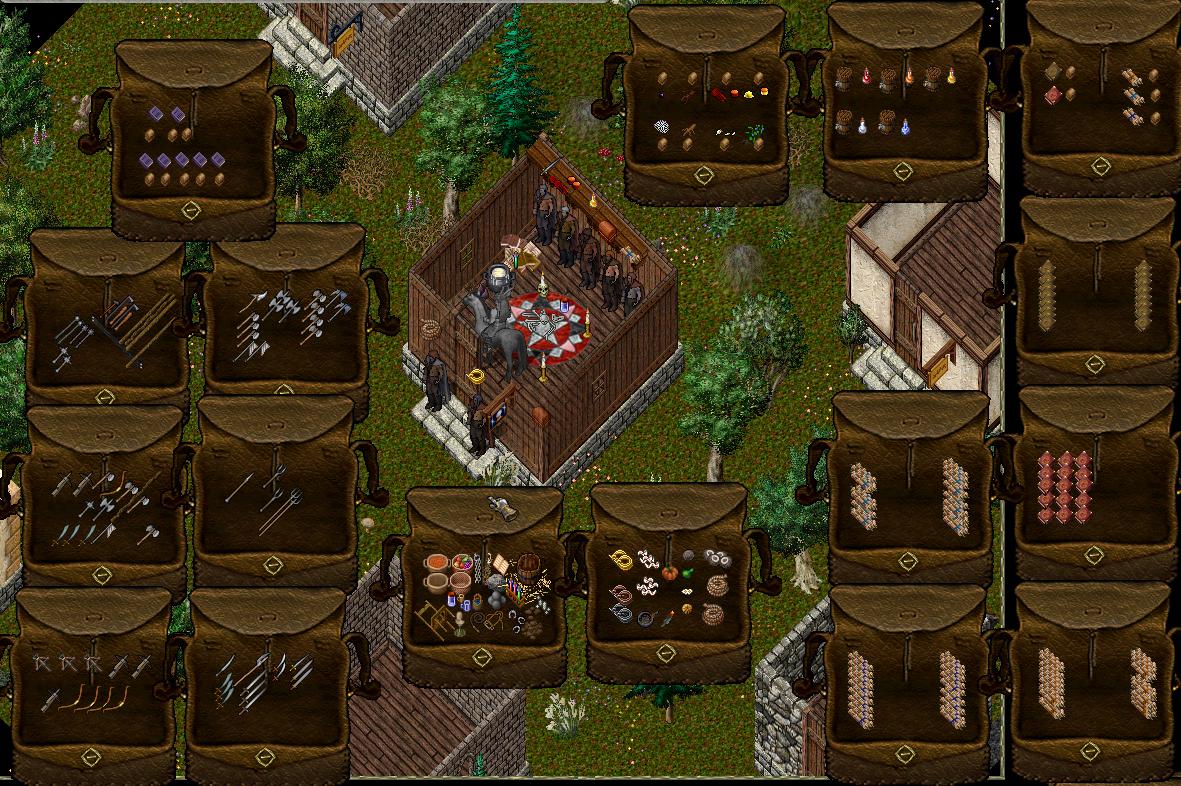Viewport: 1181px width, 786px height.
Task: Select the wooden barrel item
Action: pos(528,565)
